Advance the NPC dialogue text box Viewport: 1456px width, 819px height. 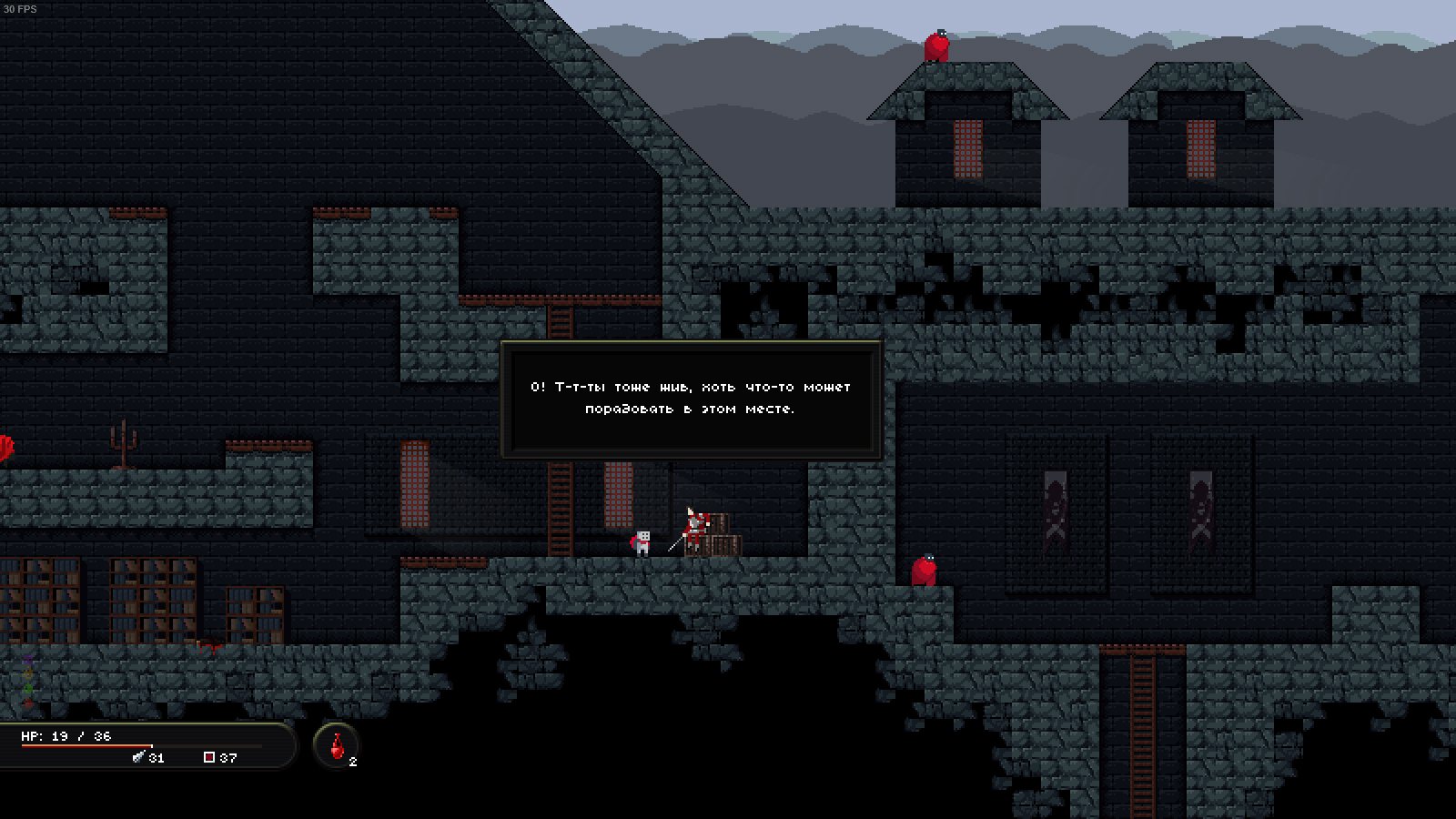[x=691, y=399]
